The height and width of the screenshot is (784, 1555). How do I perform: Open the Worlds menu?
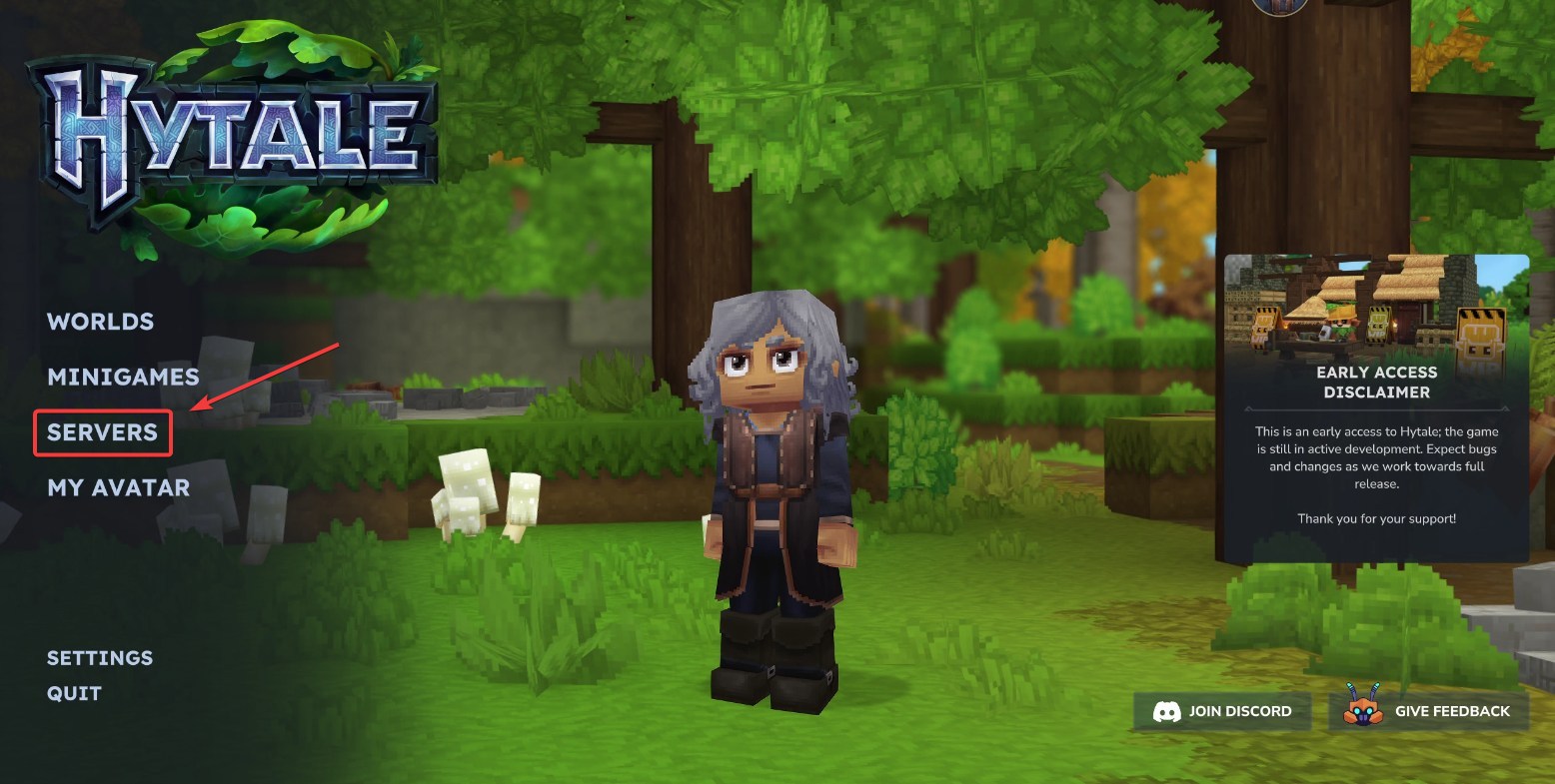101,322
